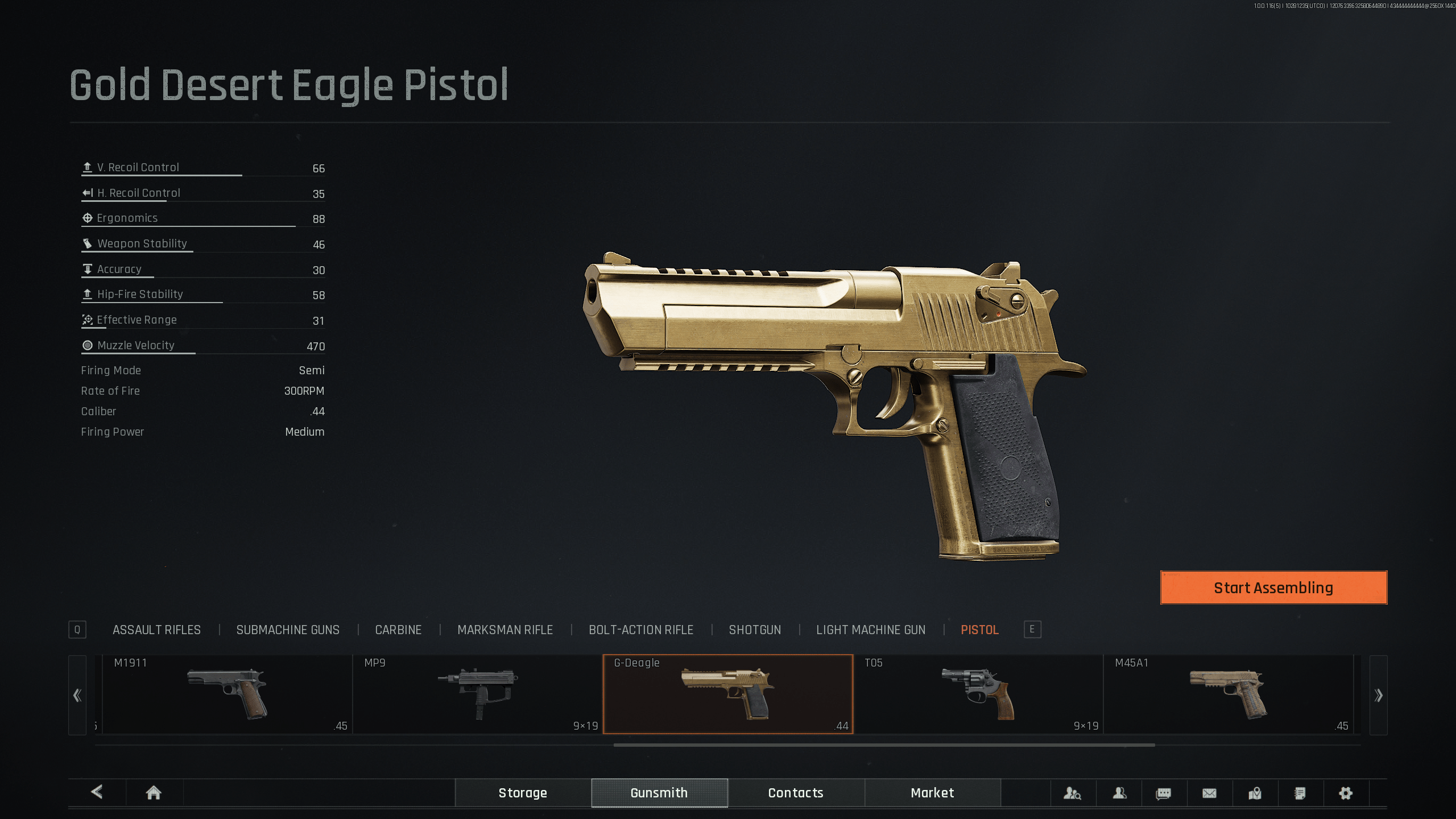
Task: Click the left arrow of the weapon carousel
Action: click(x=77, y=695)
